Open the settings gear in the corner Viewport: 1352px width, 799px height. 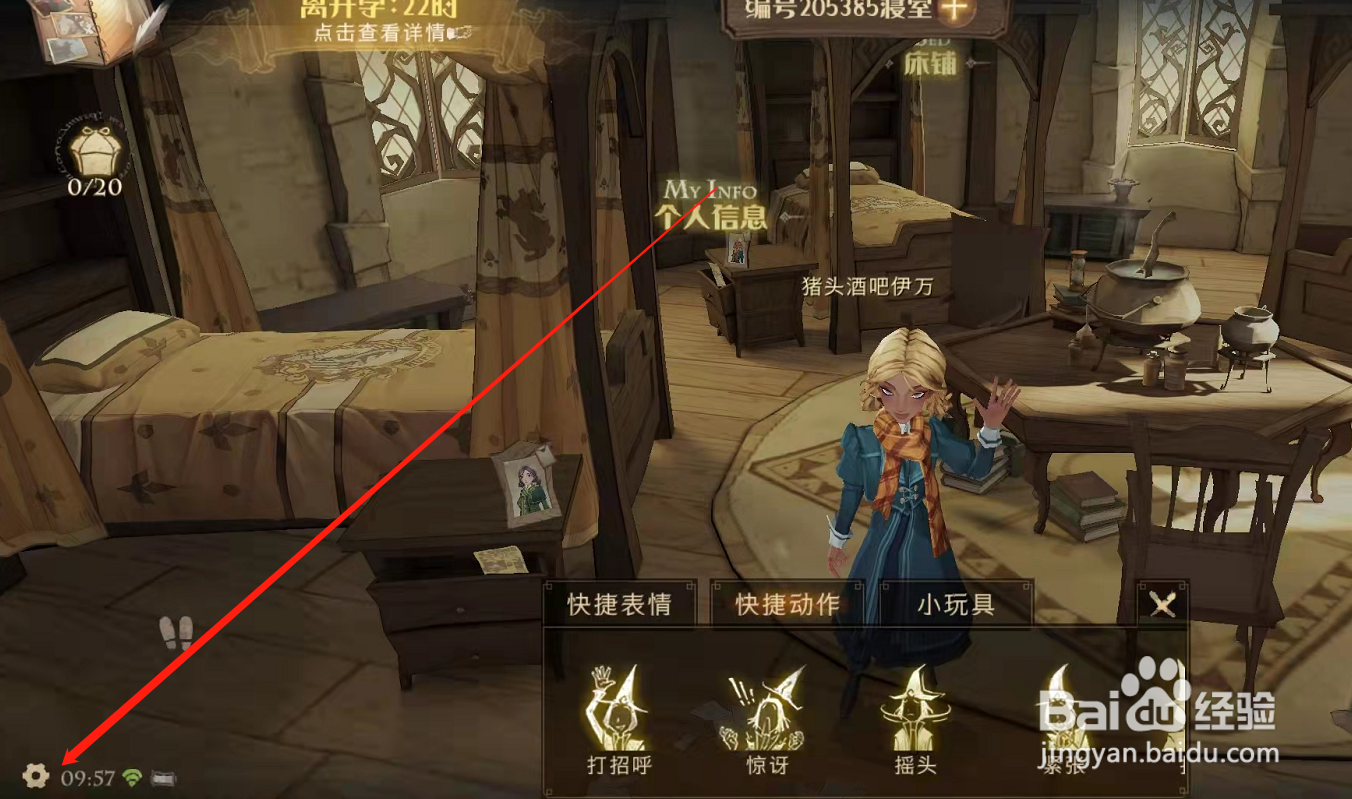(35, 775)
